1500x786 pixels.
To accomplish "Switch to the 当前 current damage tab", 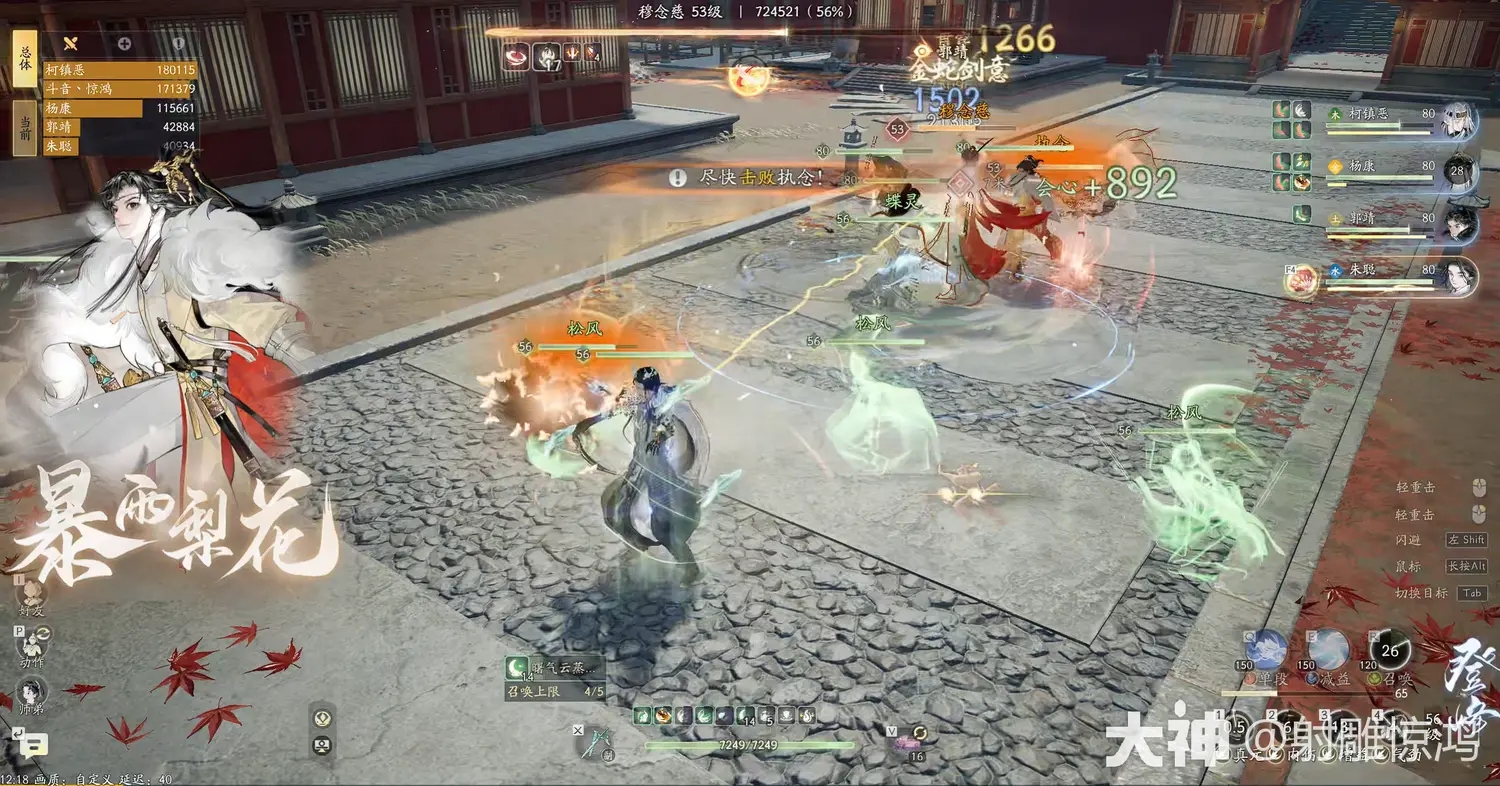I will [24, 128].
